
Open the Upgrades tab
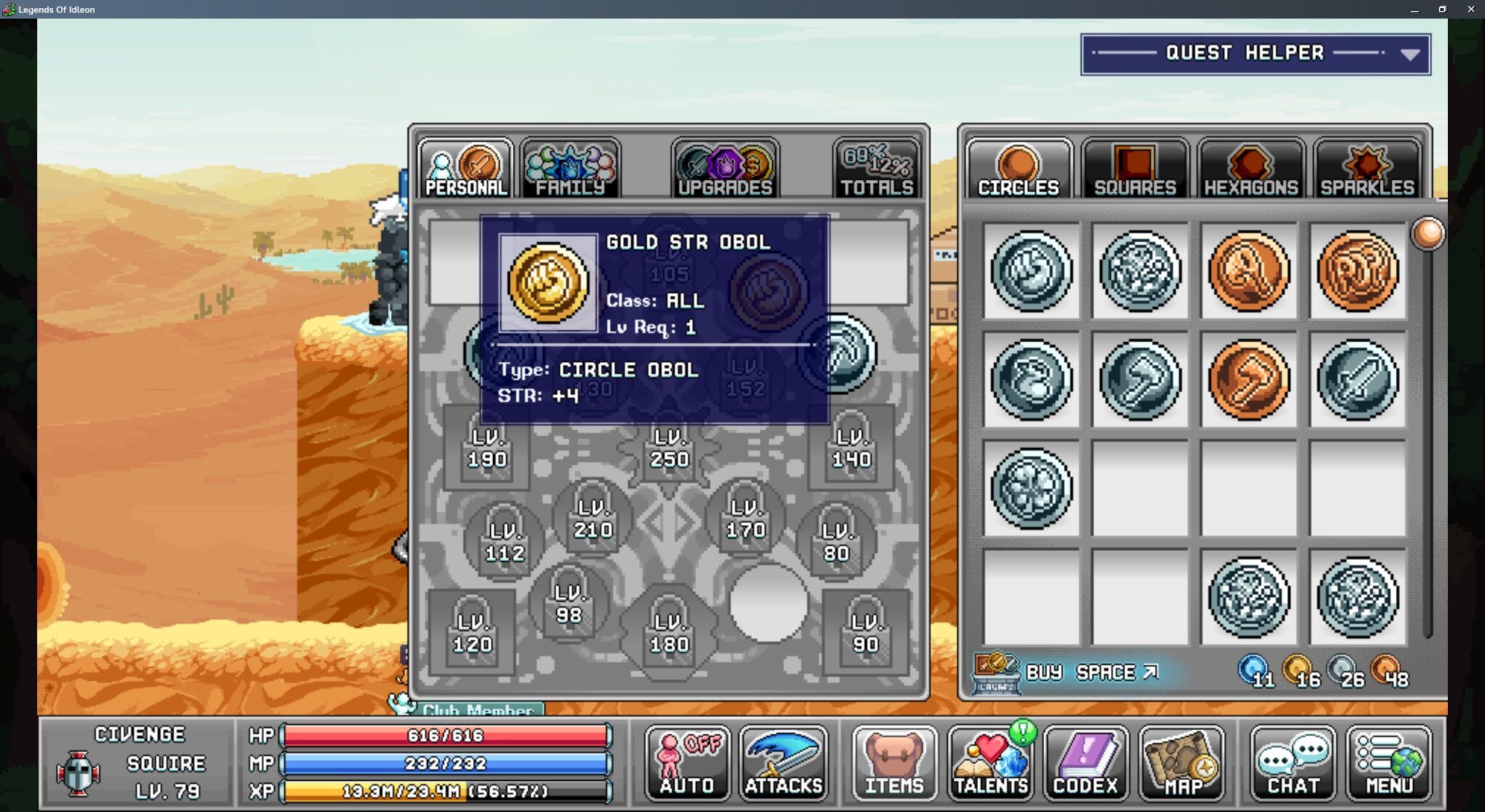(x=724, y=170)
